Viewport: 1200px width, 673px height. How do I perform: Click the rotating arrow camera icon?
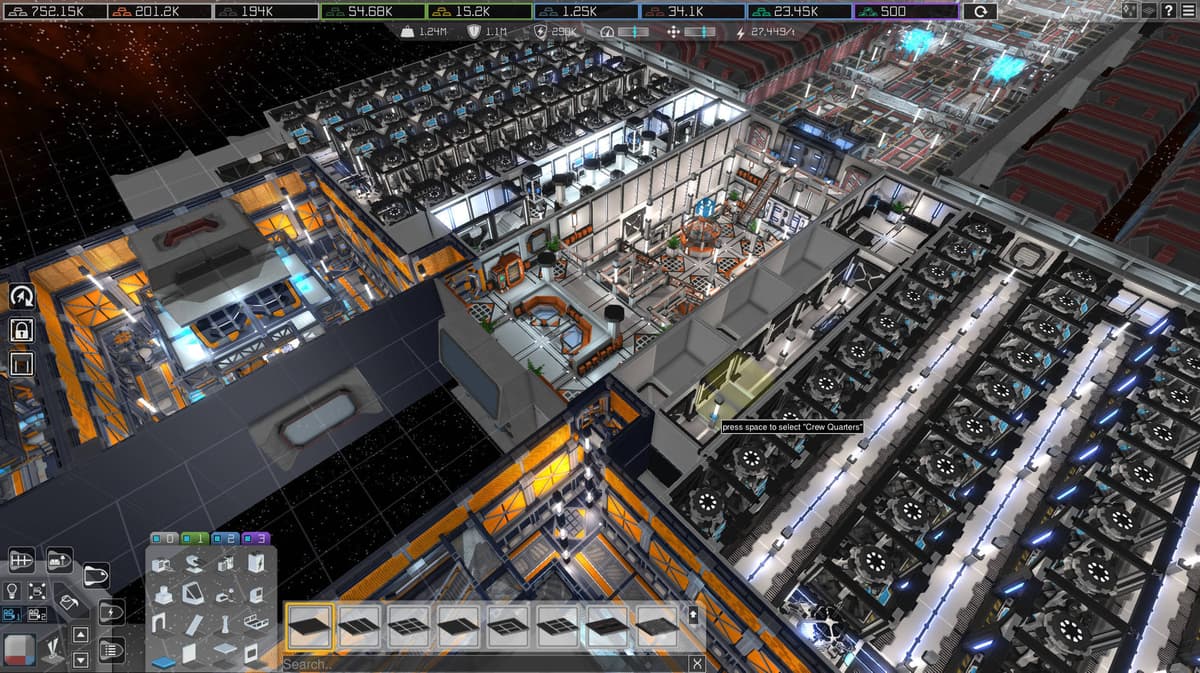21,296
